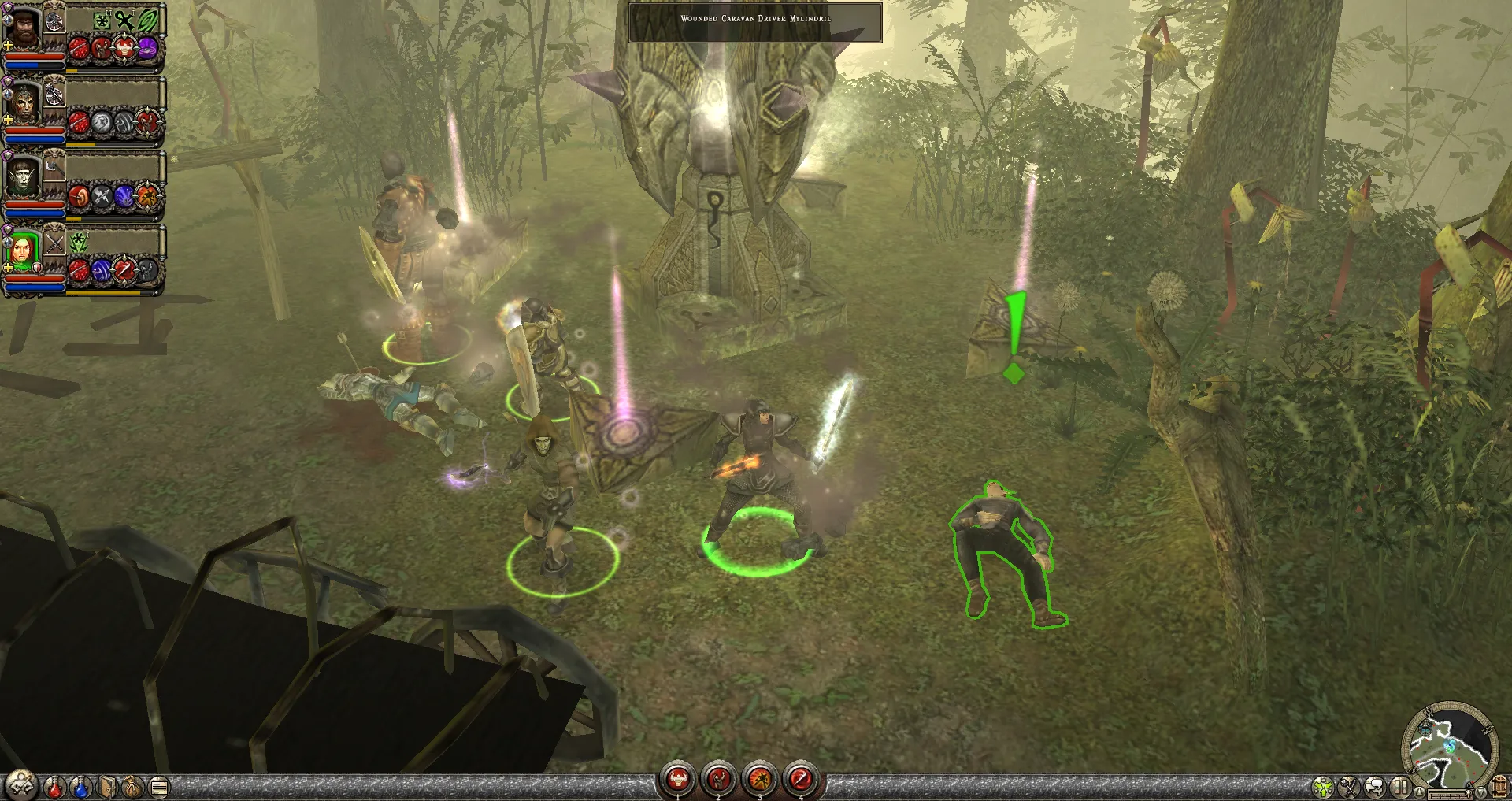
Task: Select the pale elf party portrait
Action: 23,178
